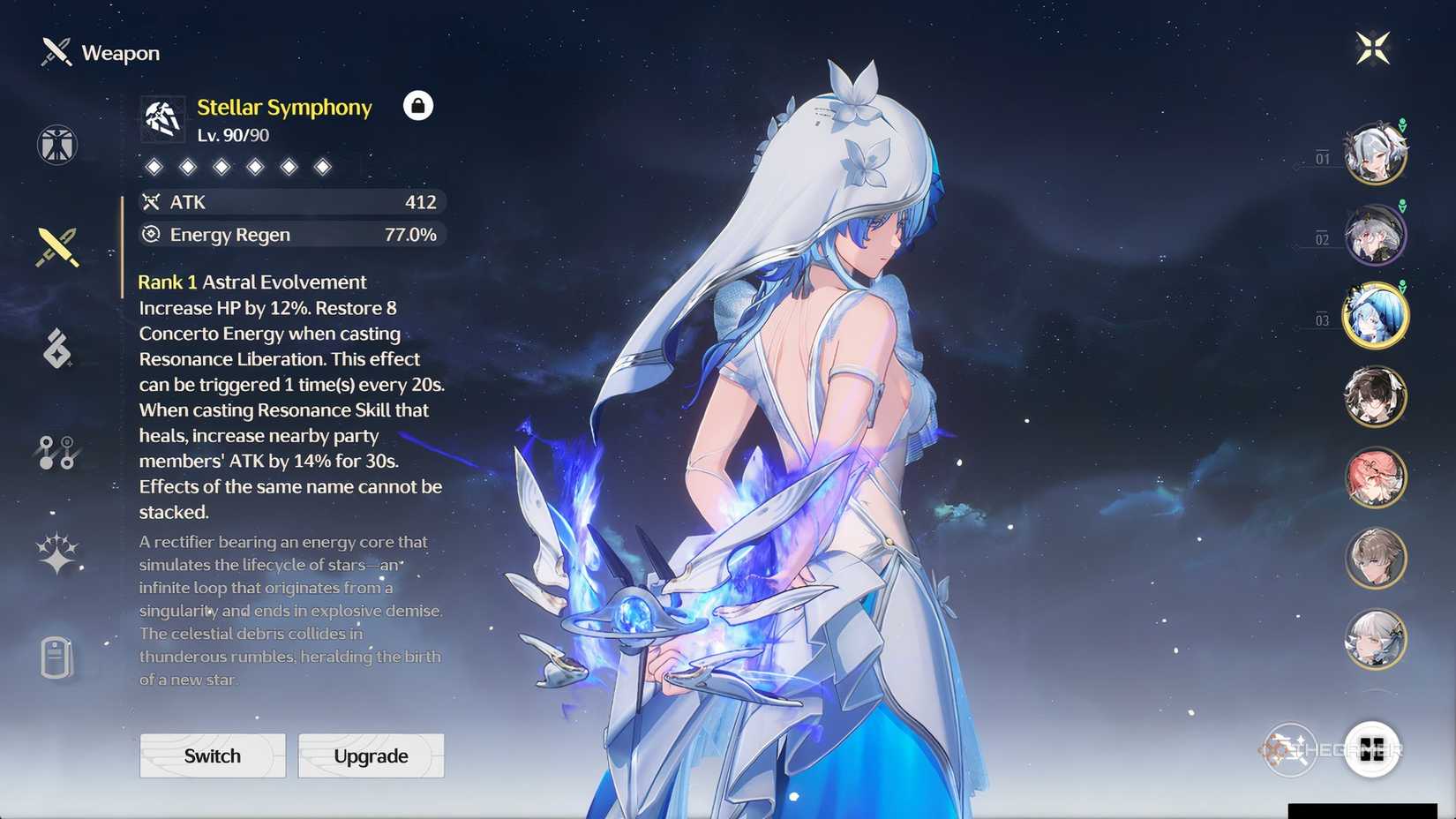Click the ATK stat icon

tap(151, 202)
